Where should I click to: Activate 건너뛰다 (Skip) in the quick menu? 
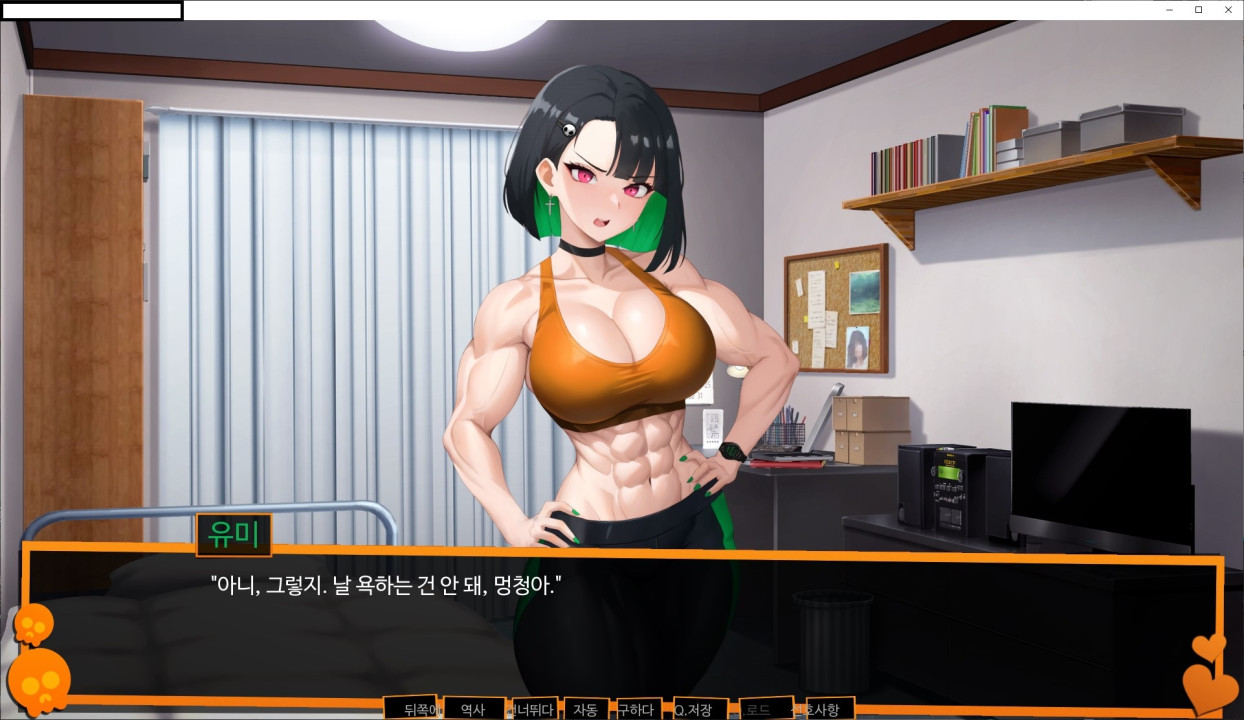[x=535, y=709]
